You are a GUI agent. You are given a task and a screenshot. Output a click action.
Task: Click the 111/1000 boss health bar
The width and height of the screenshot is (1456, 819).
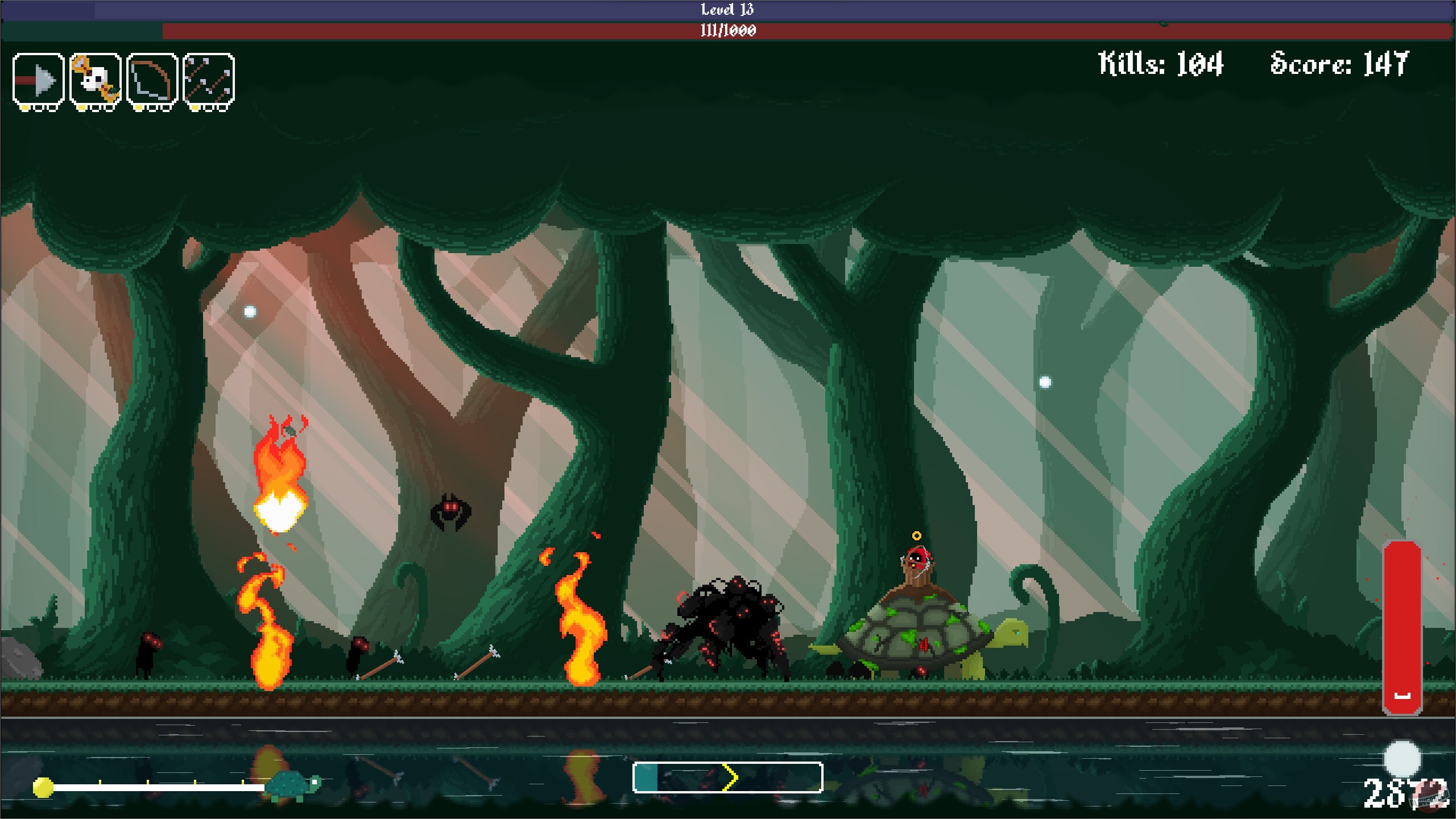(x=728, y=28)
